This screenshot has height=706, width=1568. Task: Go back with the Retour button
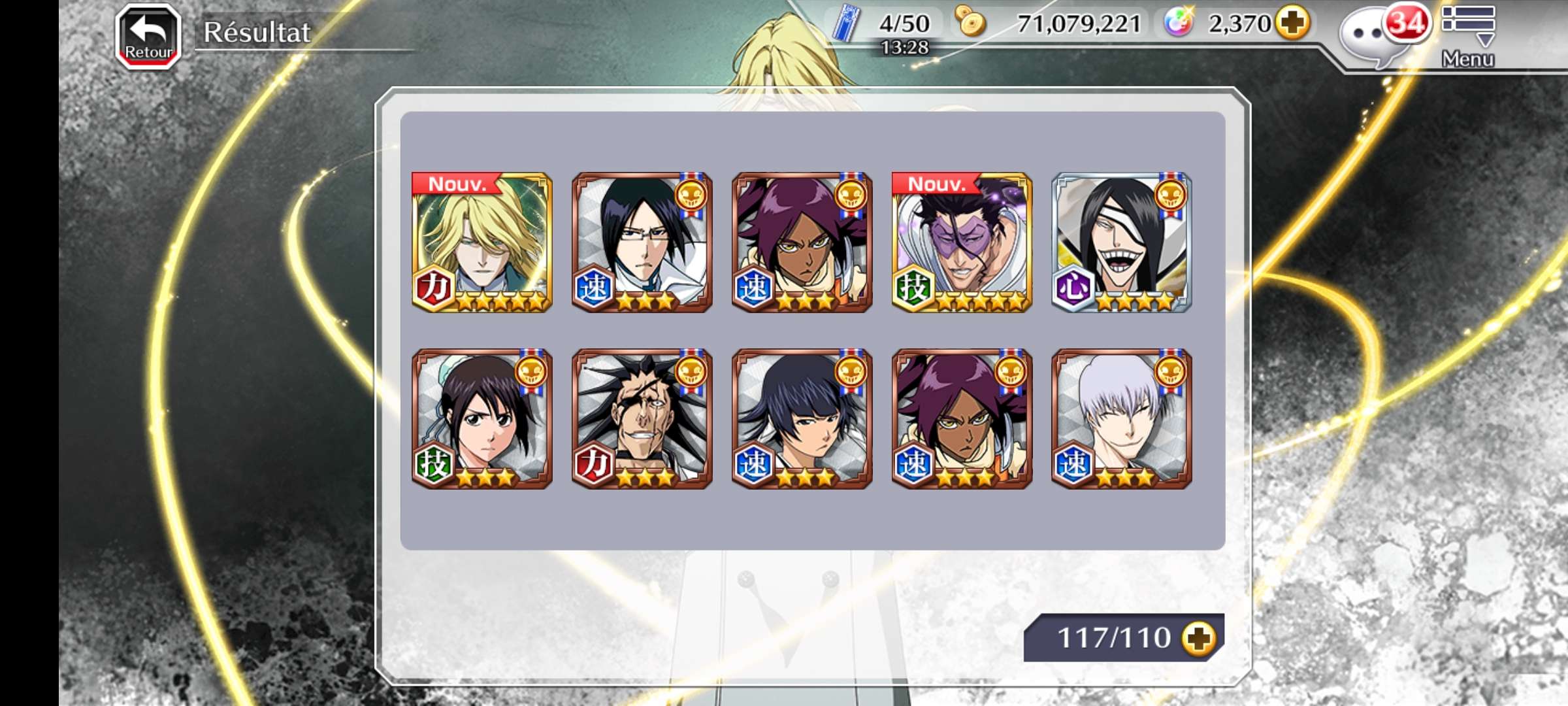148,37
